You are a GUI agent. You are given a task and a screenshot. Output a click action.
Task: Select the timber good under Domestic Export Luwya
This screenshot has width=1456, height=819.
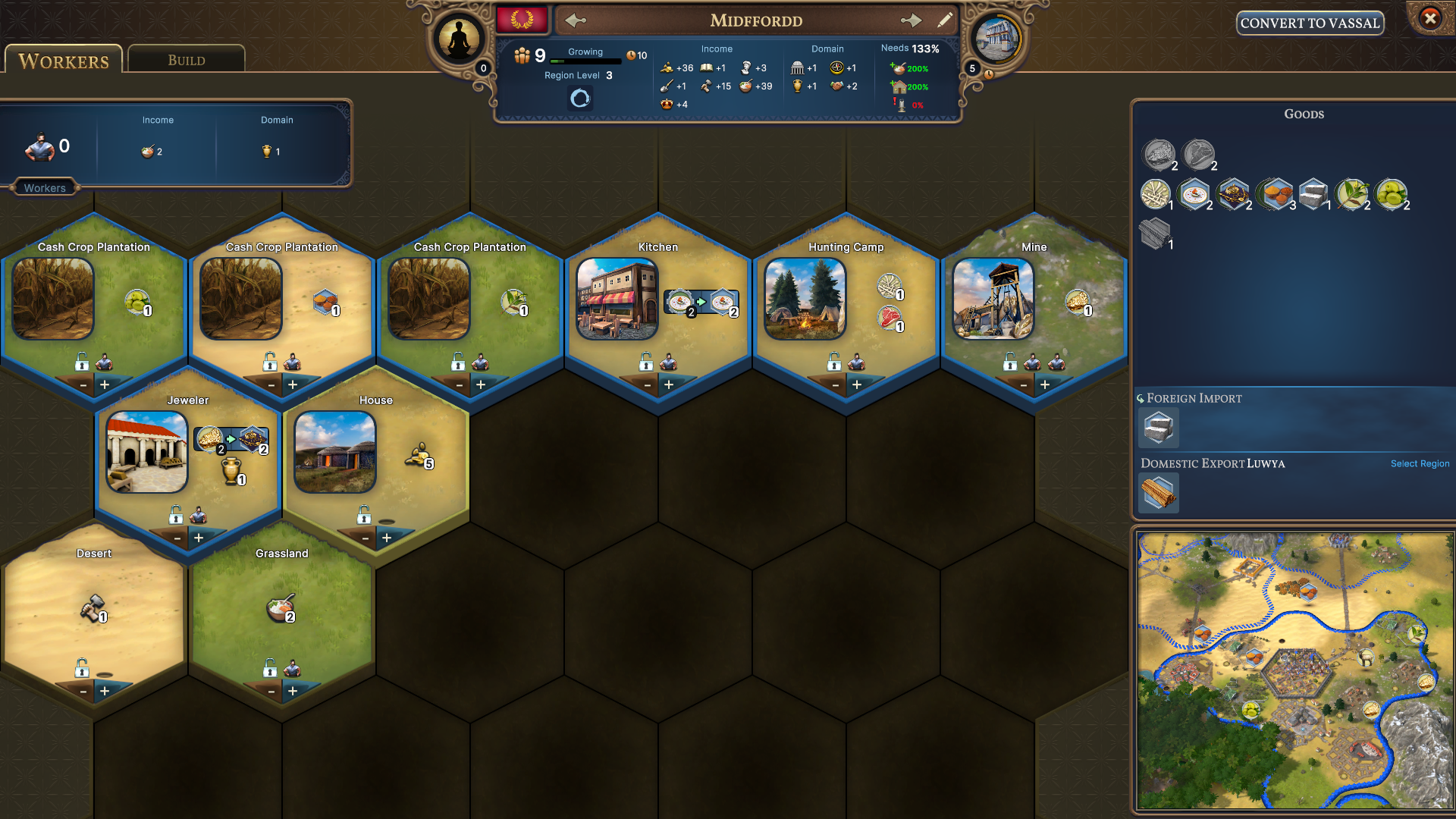[x=1158, y=493]
